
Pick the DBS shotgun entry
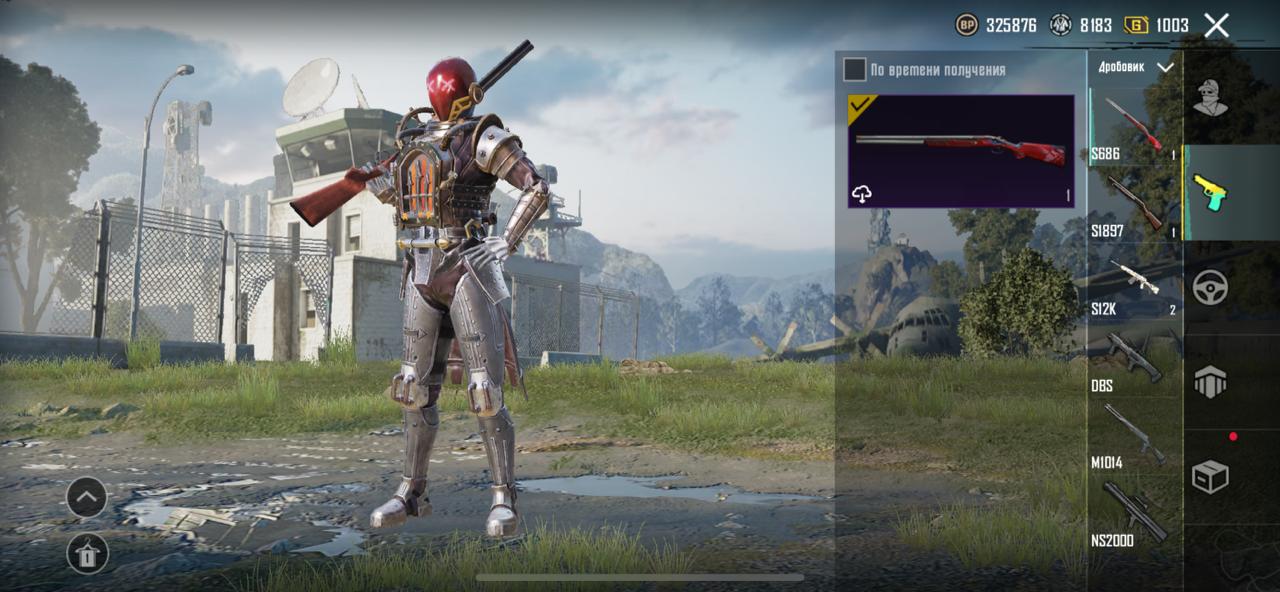click(1135, 360)
